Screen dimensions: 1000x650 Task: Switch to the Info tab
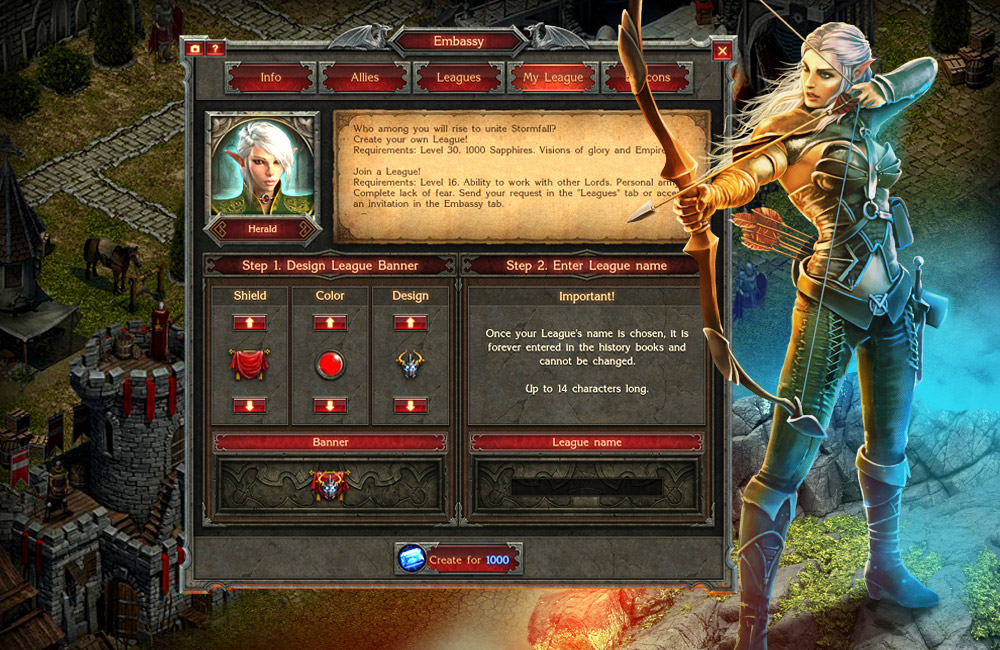tap(270, 77)
